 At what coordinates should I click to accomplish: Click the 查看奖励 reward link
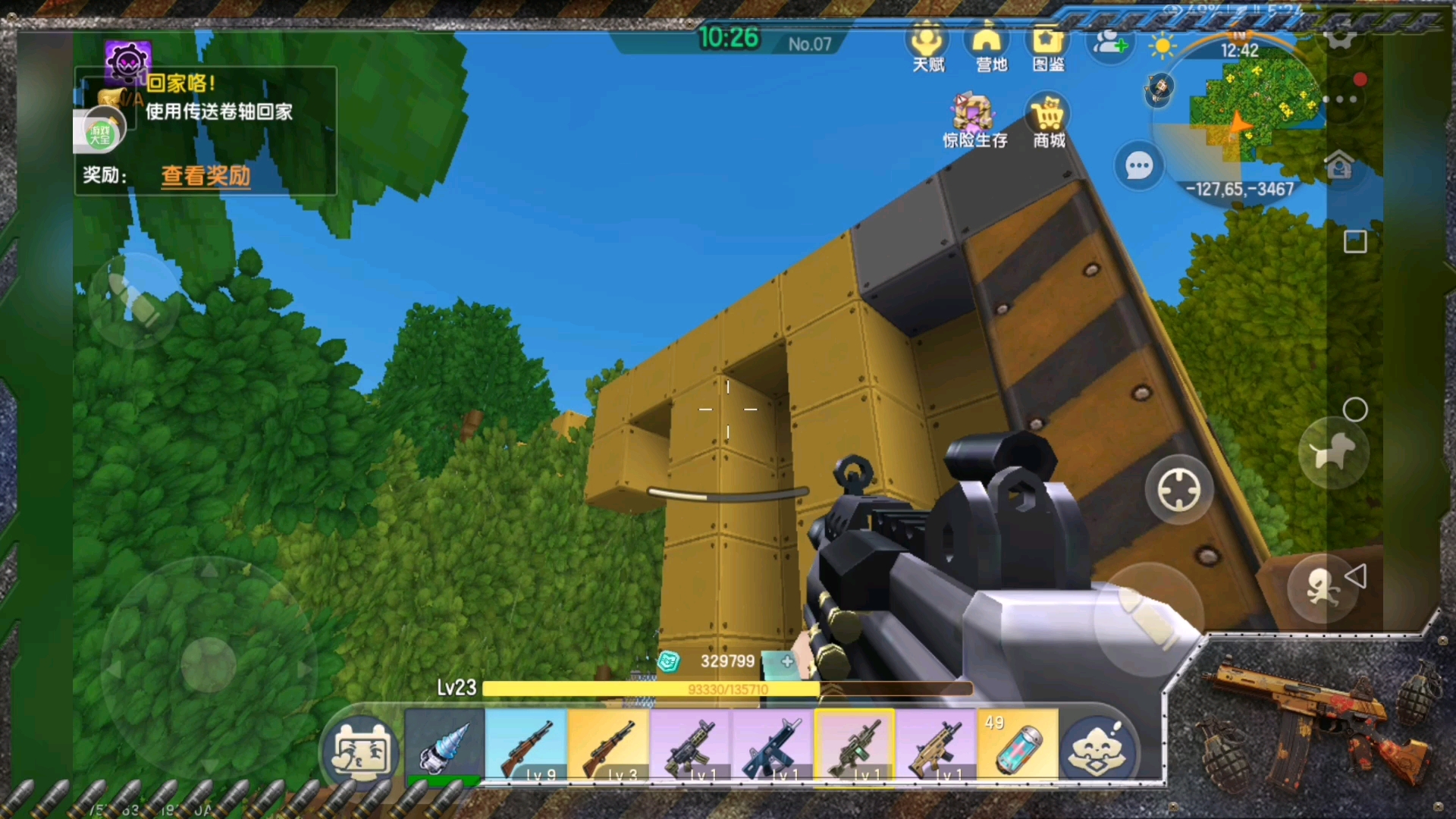click(x=206, y=176)
